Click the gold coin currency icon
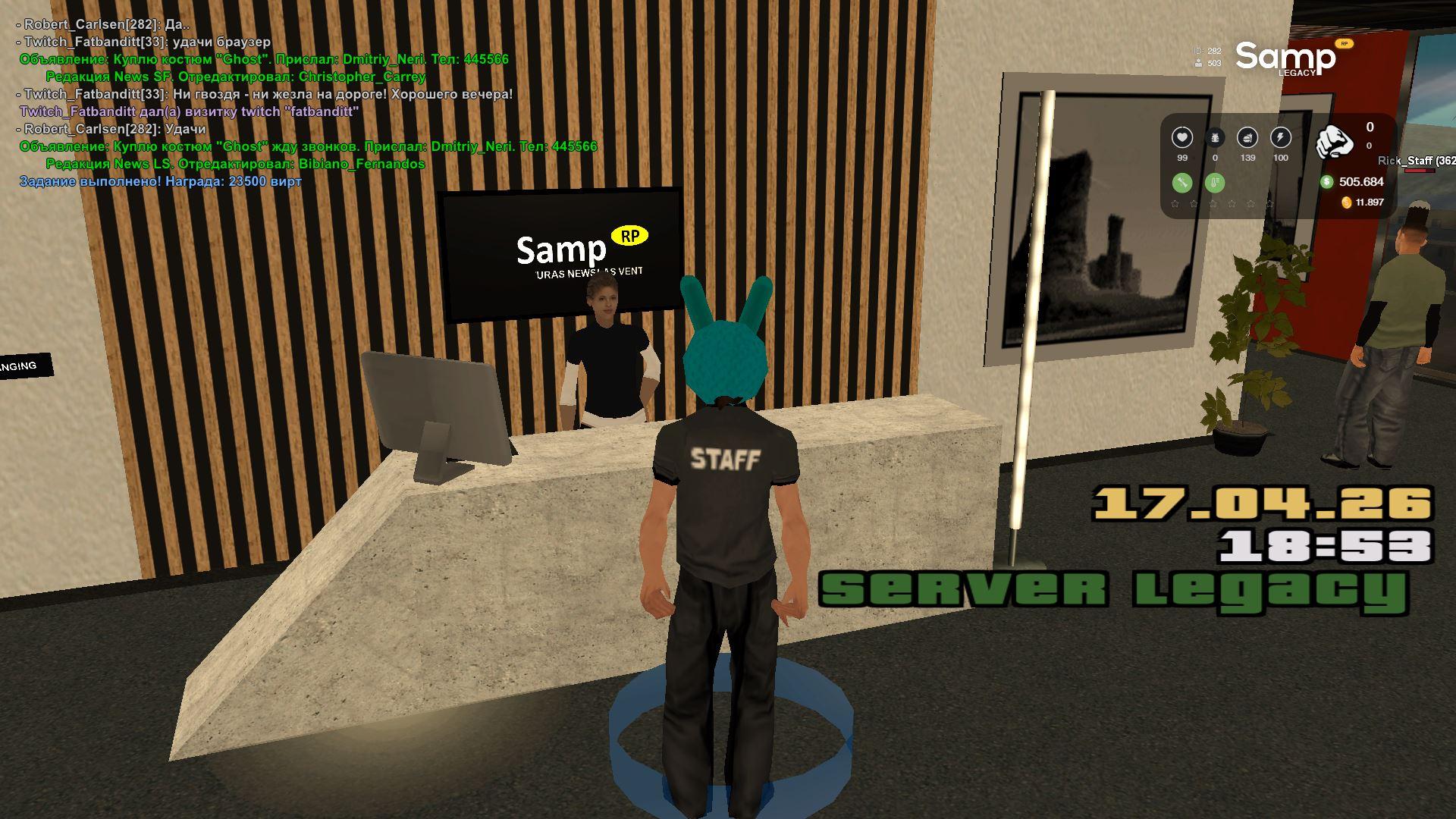The width and height of the screenshot is (1456, 819). (1347, 202)
